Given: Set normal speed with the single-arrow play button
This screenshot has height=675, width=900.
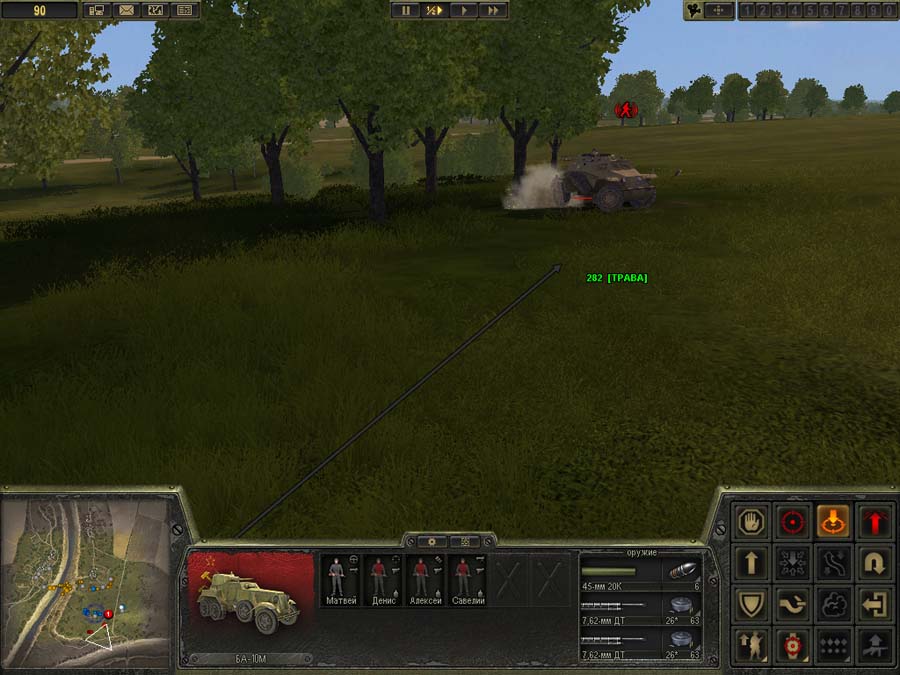Looking at the screenshot, I should pyautogui.click(x=464, y=10).
